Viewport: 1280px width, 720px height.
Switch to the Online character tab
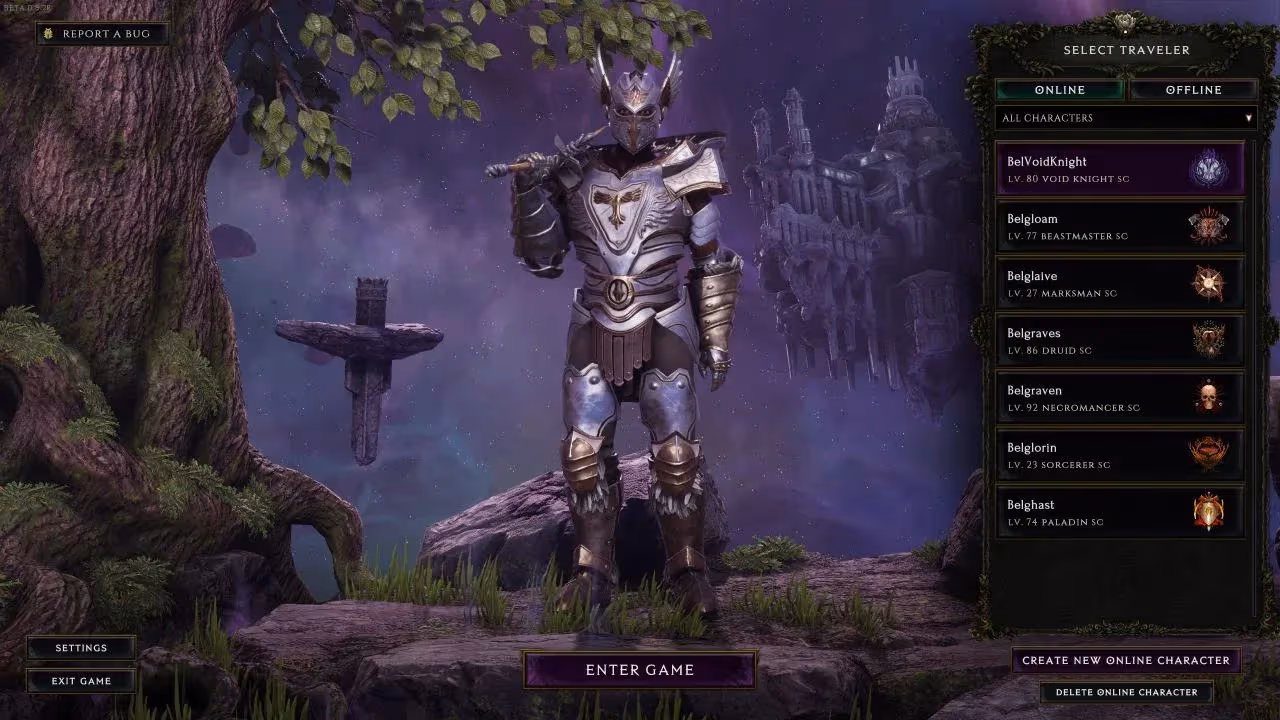(x=1061, y=89)
